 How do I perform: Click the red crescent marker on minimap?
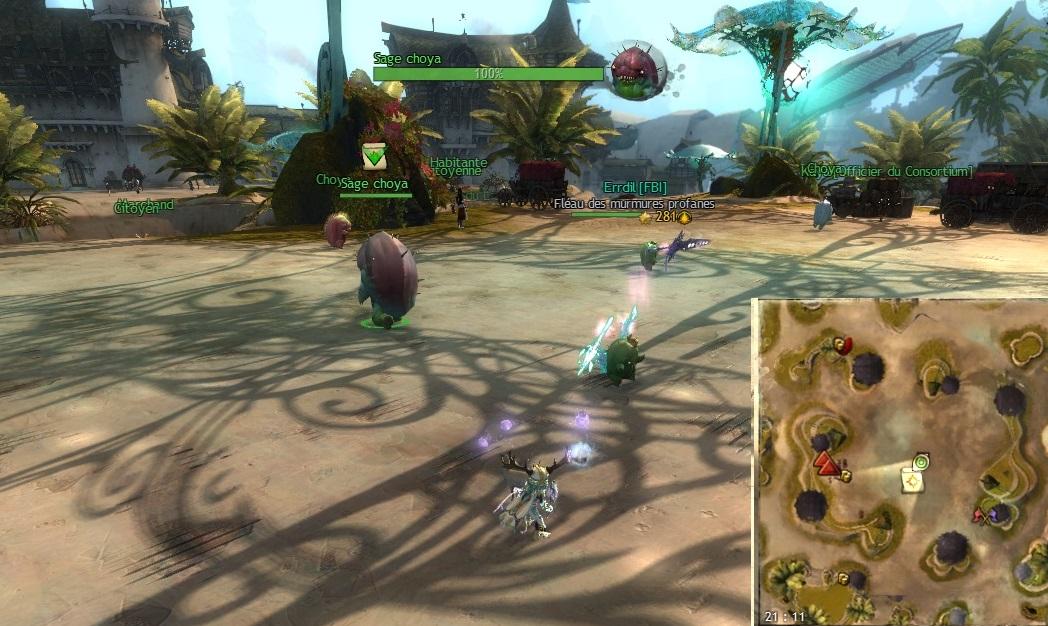point(845,345)
